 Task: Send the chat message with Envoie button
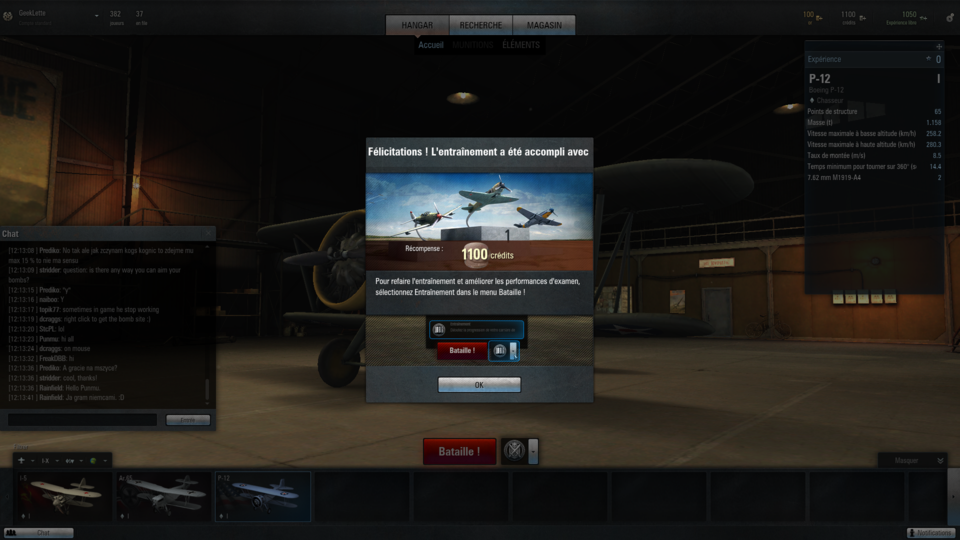pos(188,420)
